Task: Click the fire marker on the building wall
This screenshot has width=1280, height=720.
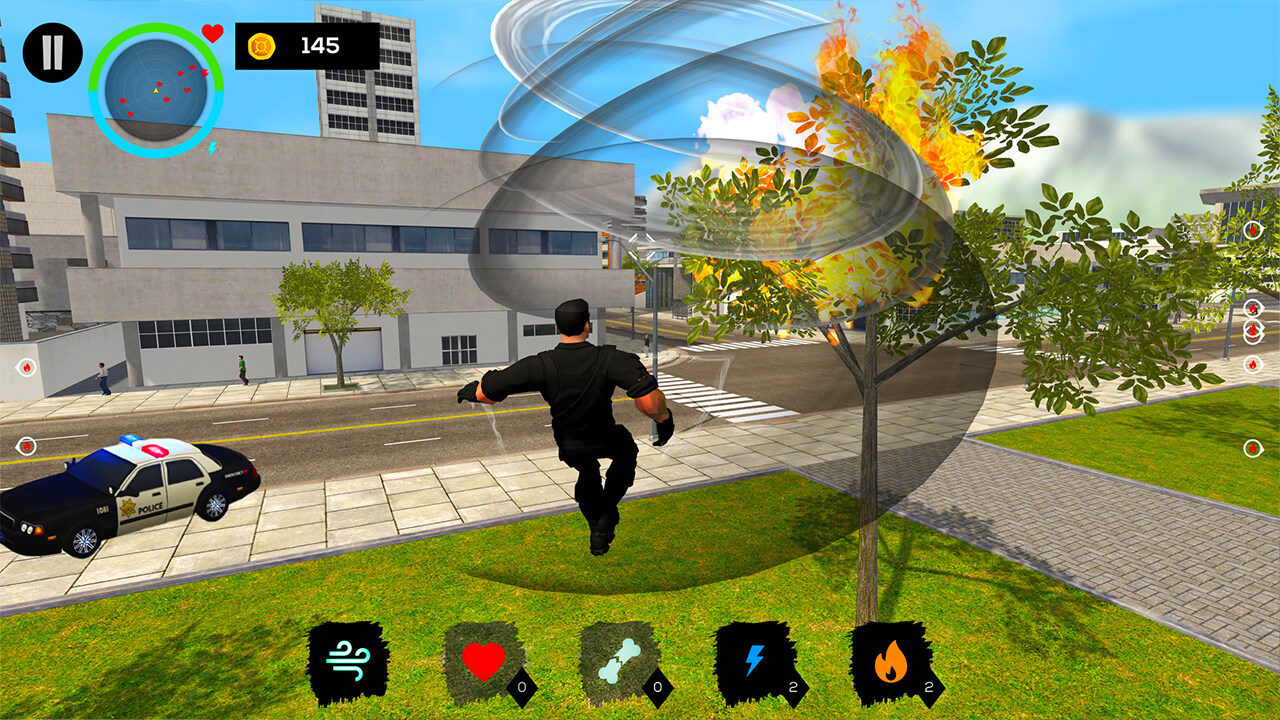Action: [x=27, y=367]
